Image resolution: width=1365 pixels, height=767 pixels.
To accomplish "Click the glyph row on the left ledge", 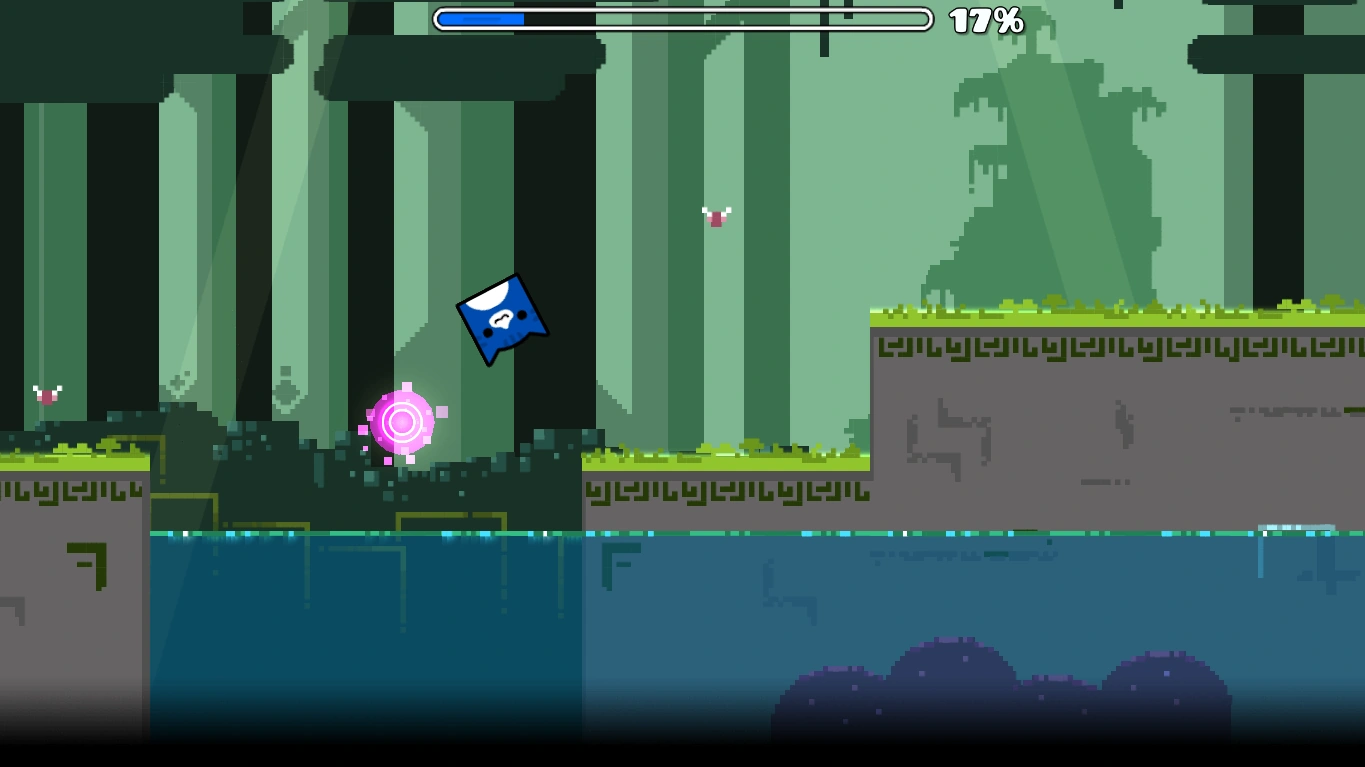I will (70, 492).
